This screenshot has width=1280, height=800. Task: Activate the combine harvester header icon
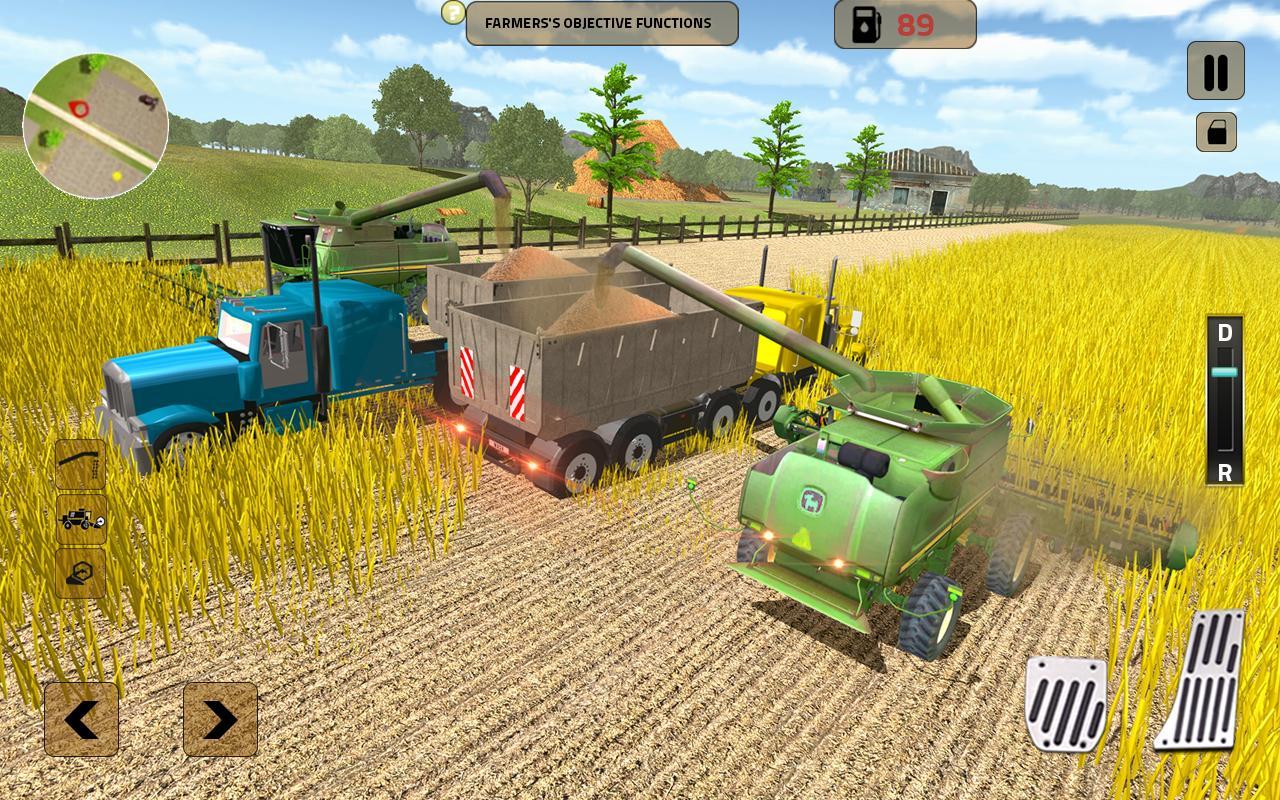pos(81,519)
